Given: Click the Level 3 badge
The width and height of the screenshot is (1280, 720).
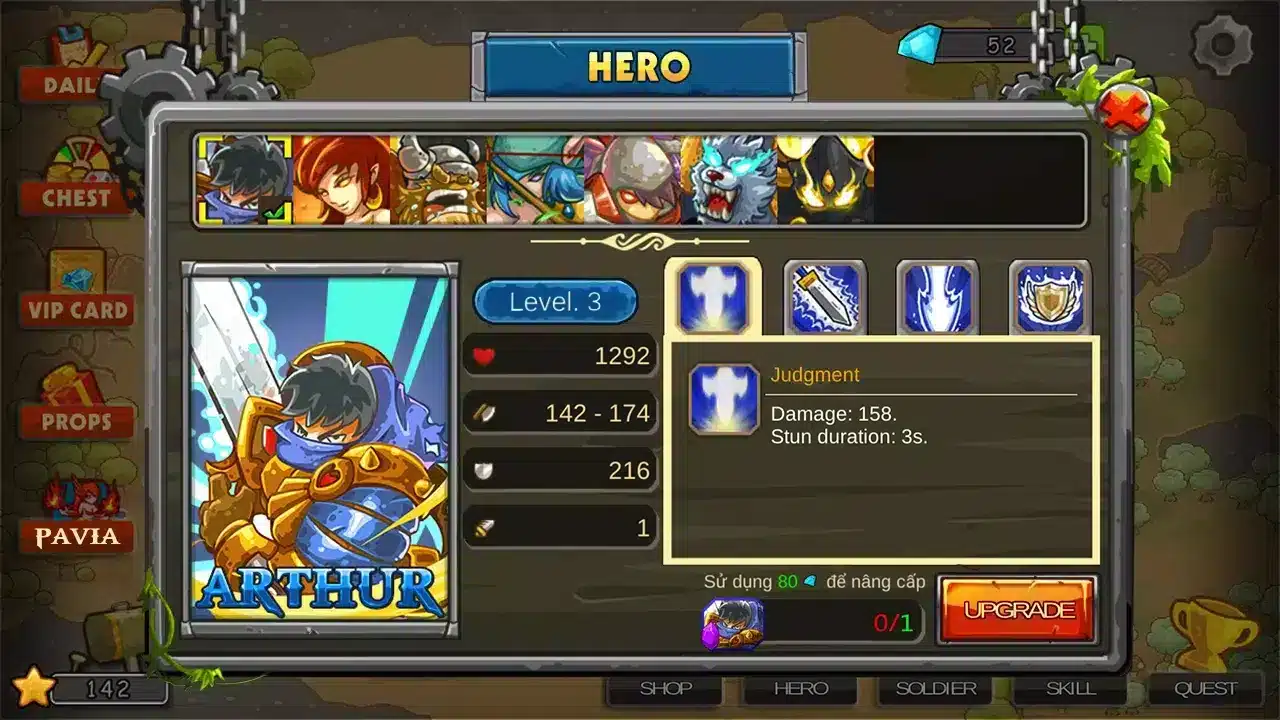Looking at the screenshot, I should (x=557, y=303).
